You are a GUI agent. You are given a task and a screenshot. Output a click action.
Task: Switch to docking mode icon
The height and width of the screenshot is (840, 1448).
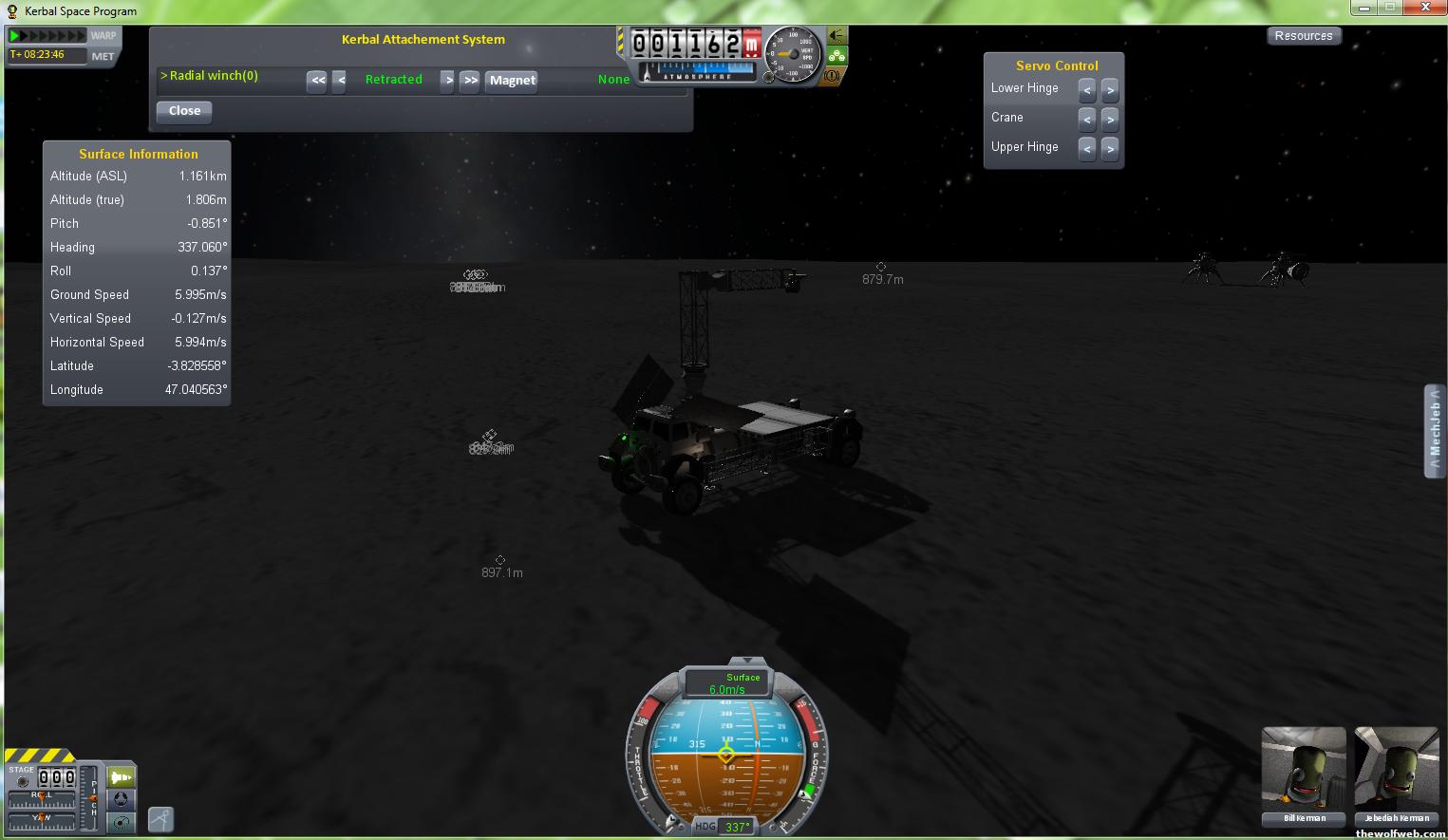(121, 800)
